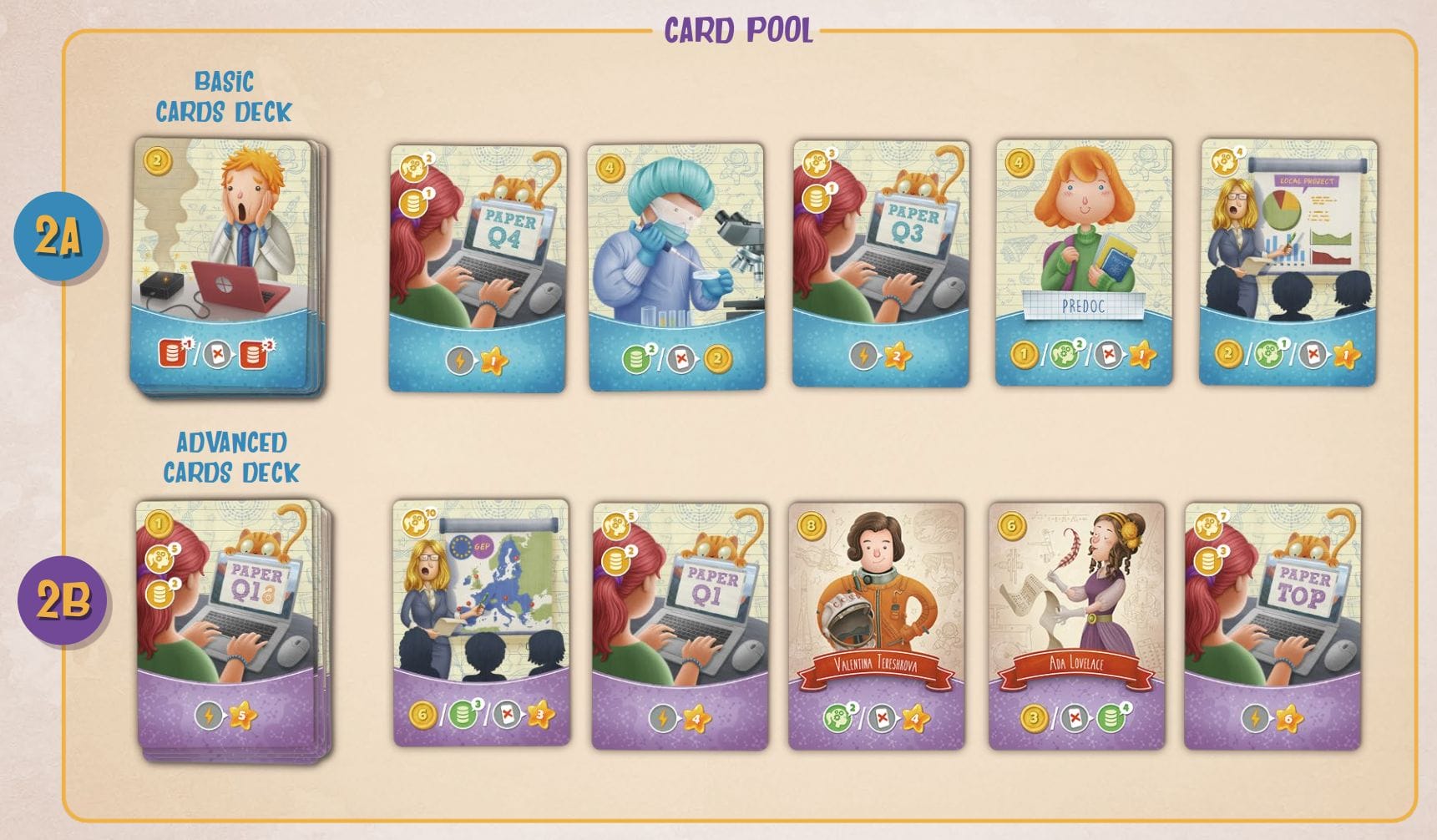Pick the Valentina Tereshkova card
The image size is (1437, 840).
click(x=877, y=626)
